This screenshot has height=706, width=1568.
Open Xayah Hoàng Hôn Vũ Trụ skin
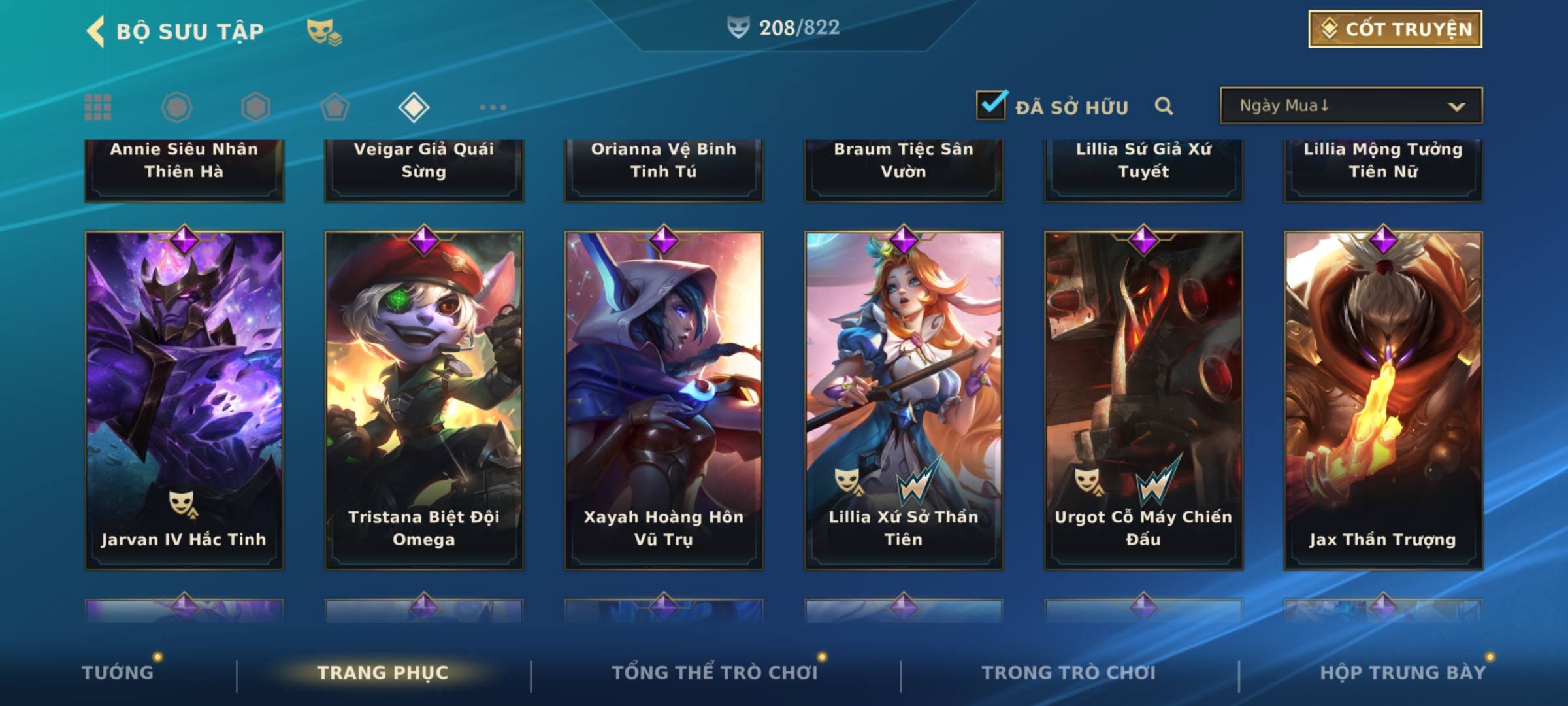[x=664, y=400]
